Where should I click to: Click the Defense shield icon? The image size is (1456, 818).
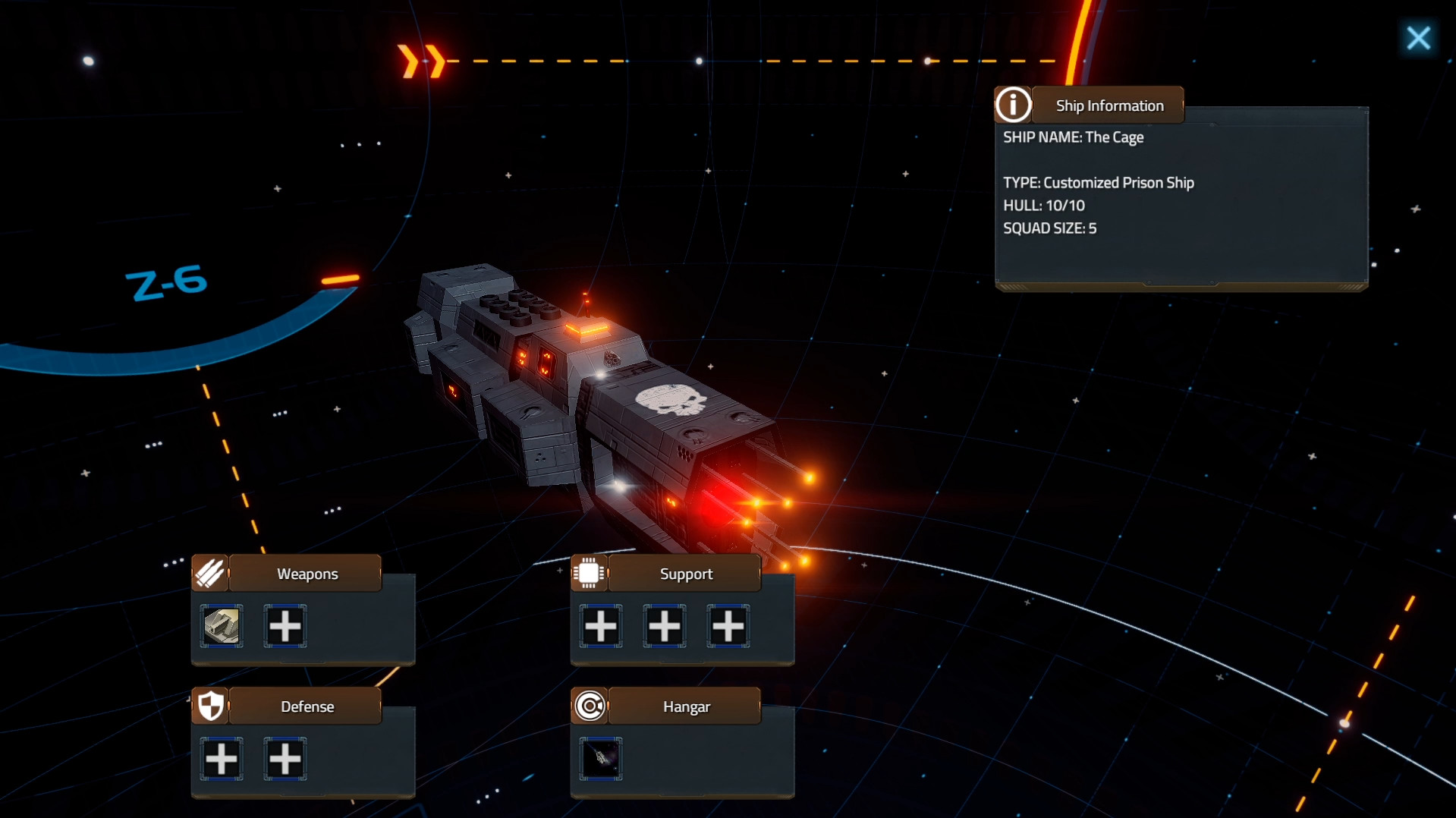(x=211, y=706)
